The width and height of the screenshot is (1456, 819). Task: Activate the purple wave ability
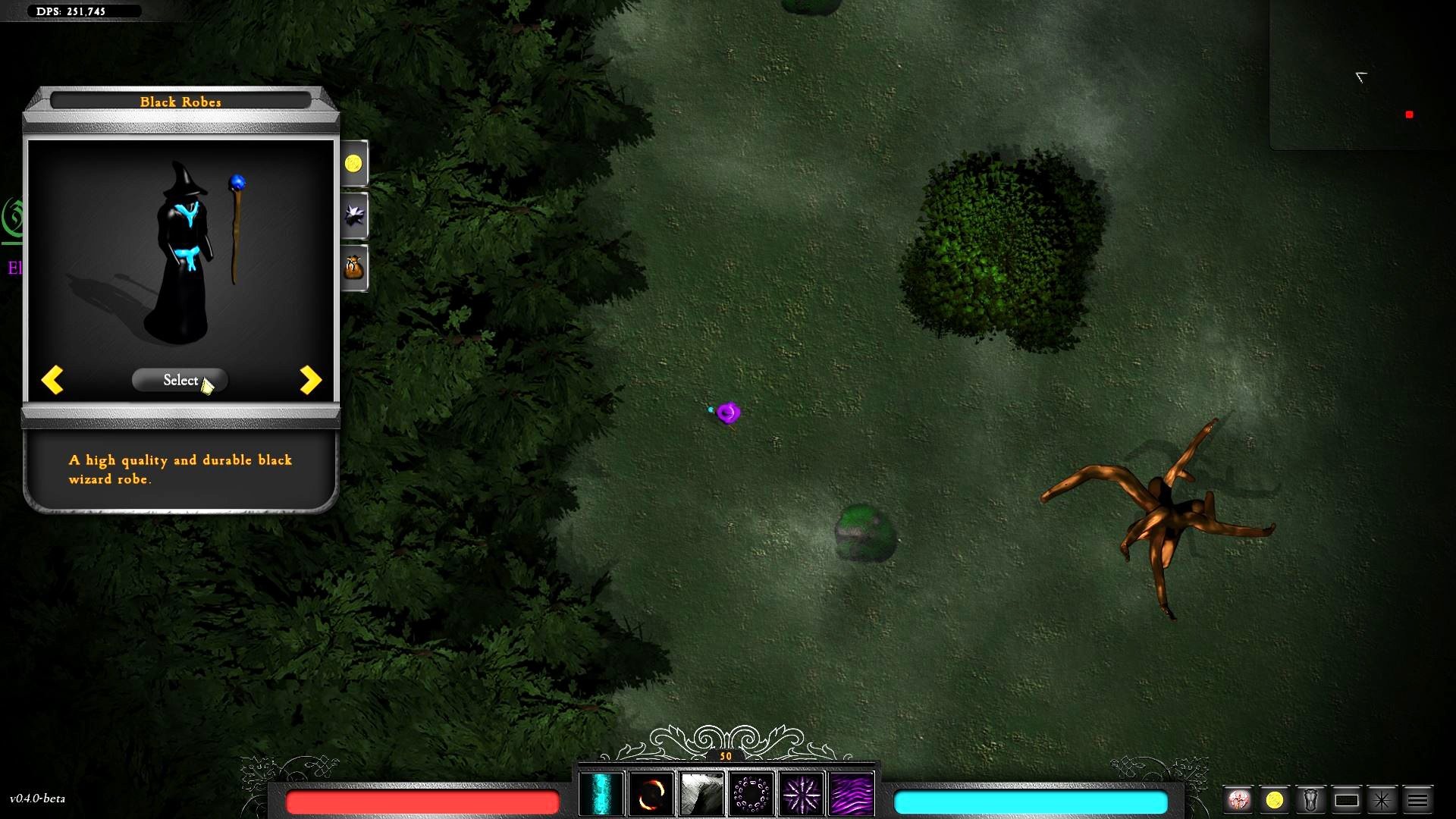click(x=851, y=792)
